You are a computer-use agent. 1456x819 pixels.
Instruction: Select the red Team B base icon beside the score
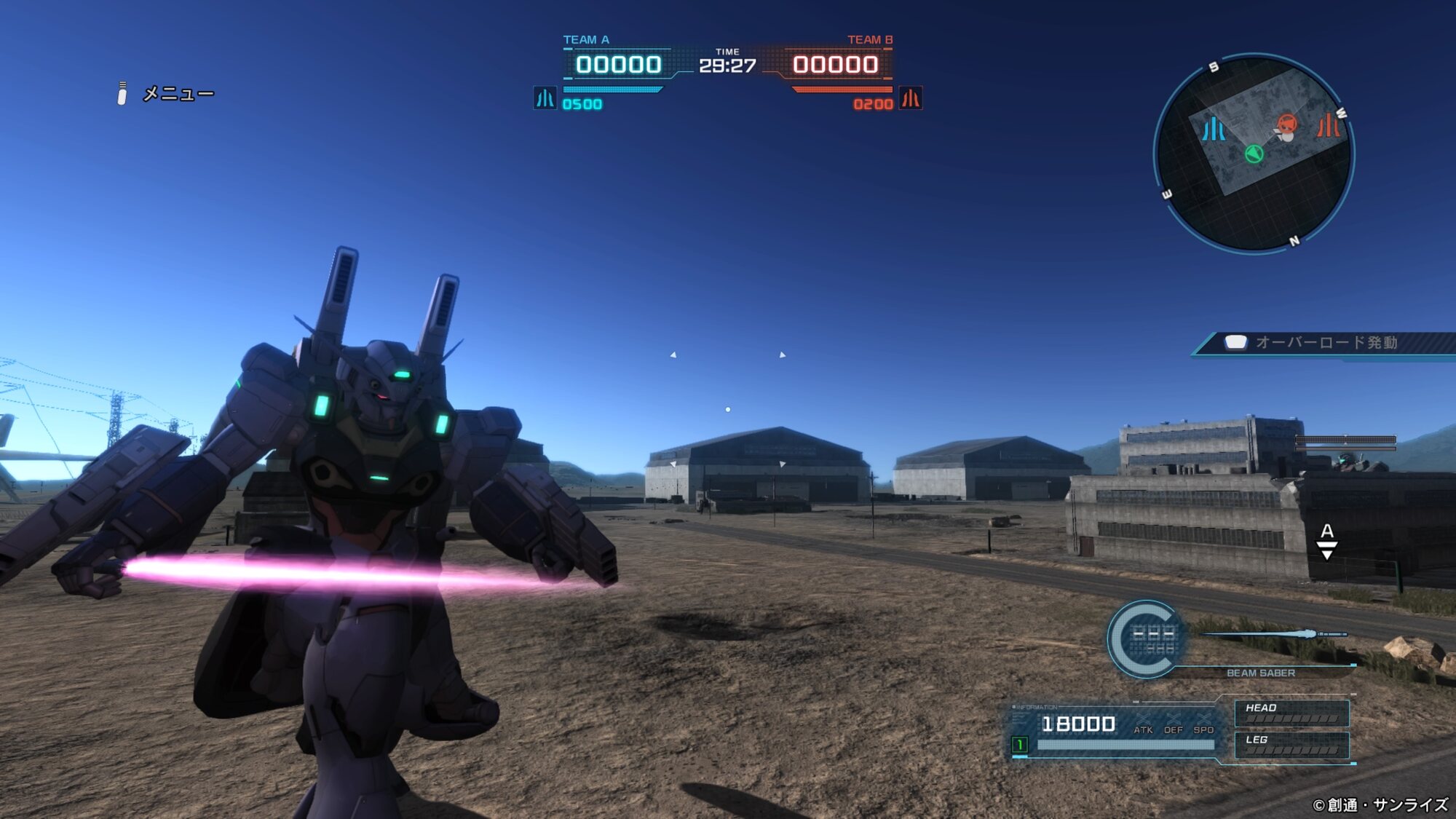point(911,98)
